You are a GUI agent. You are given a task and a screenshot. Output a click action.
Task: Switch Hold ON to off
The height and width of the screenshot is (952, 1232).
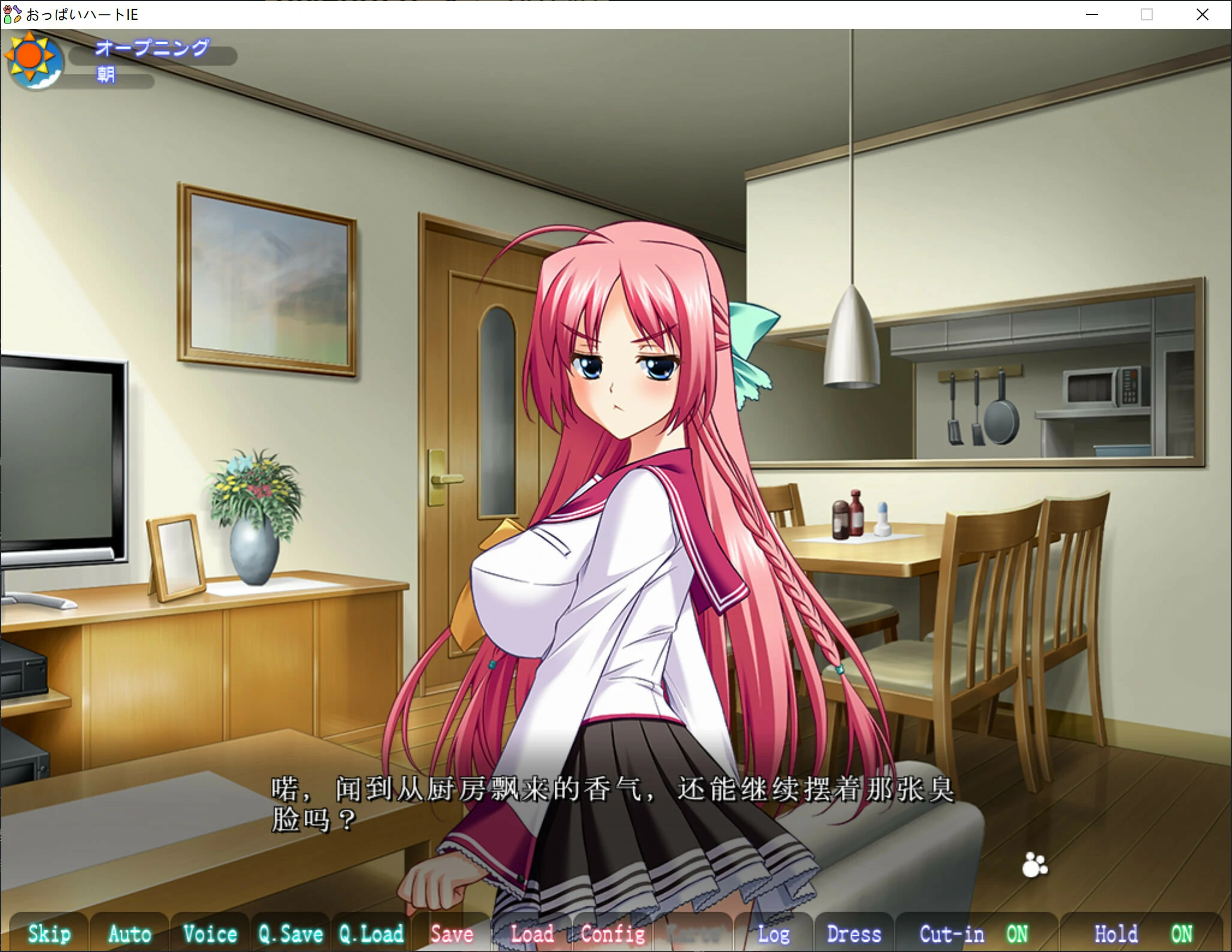point(1146,933)
